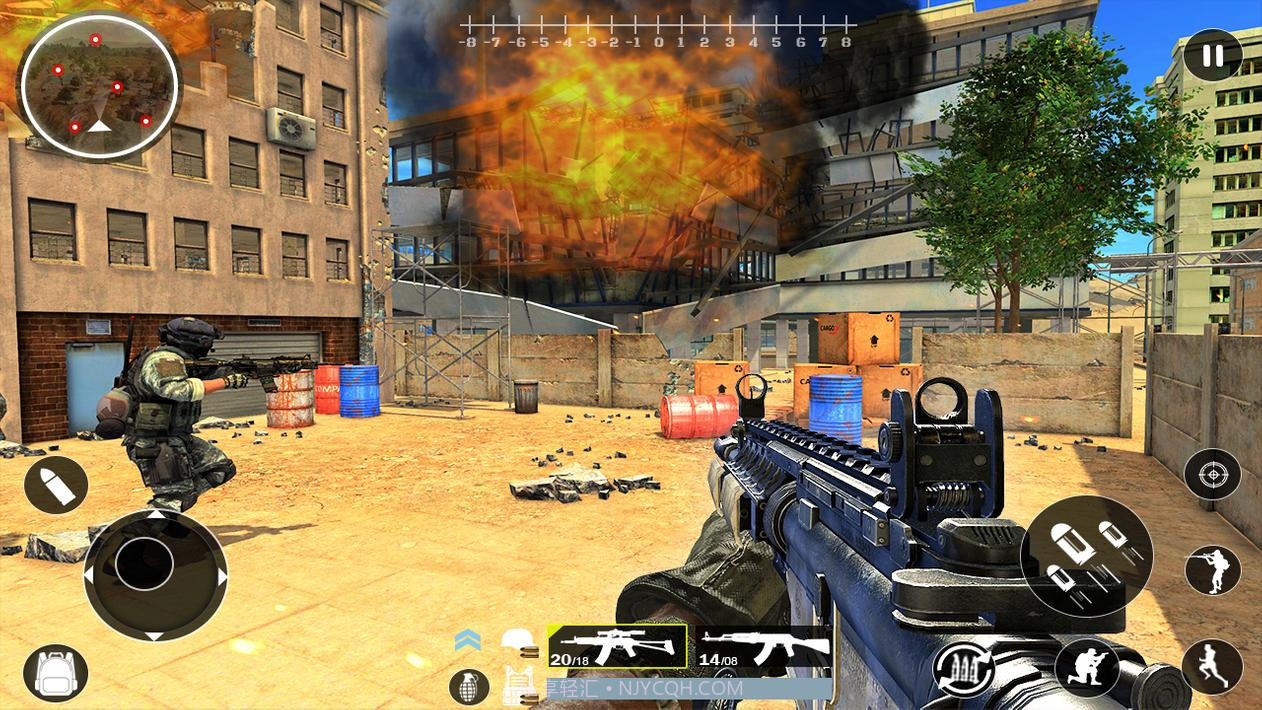Screen dimensions: 1262x710
Task: Fire using the large three-bullet button
Action: (x=1086, y=555)
